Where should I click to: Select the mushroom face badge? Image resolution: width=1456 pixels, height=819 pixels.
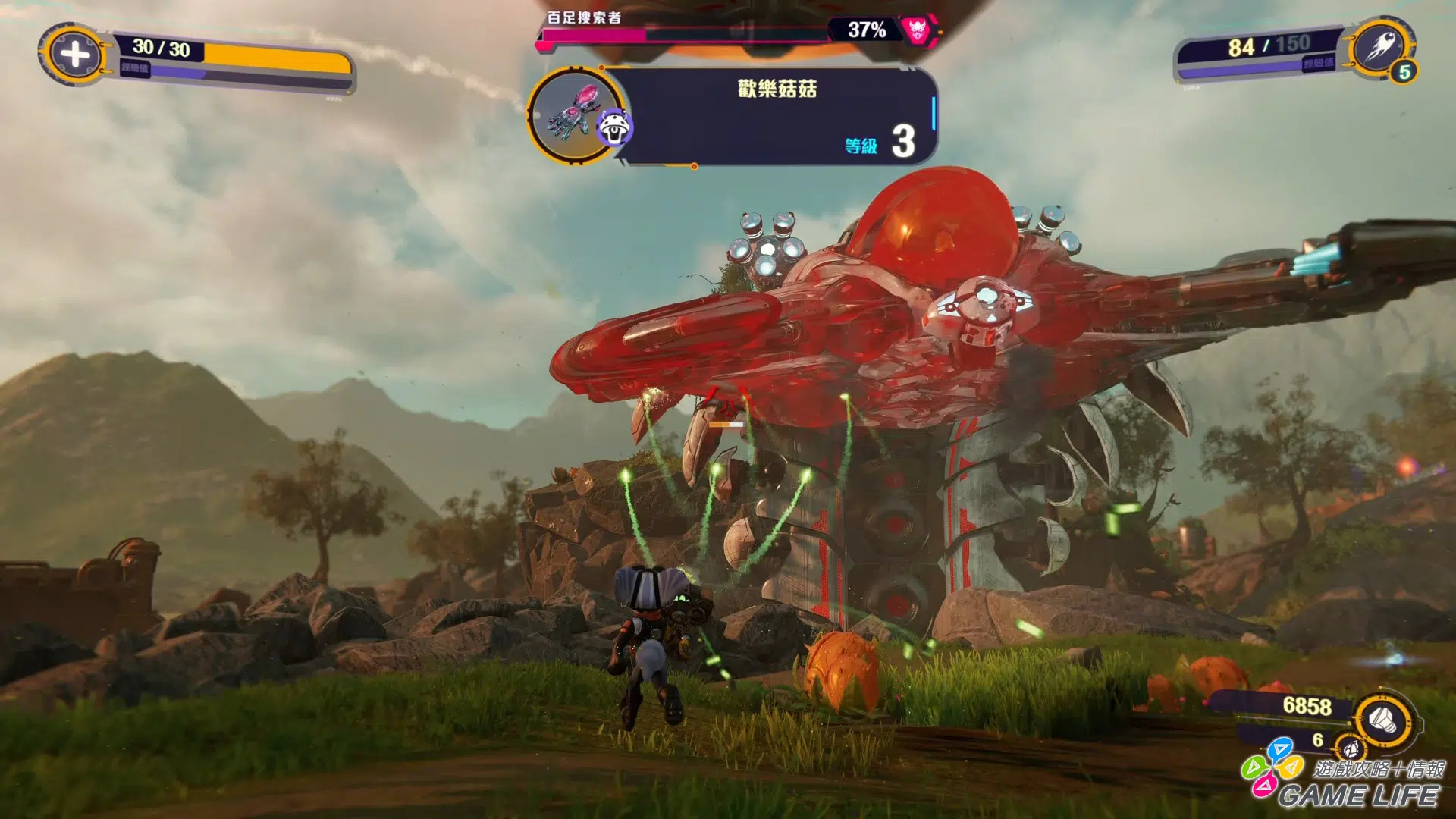tap(615, 128)
